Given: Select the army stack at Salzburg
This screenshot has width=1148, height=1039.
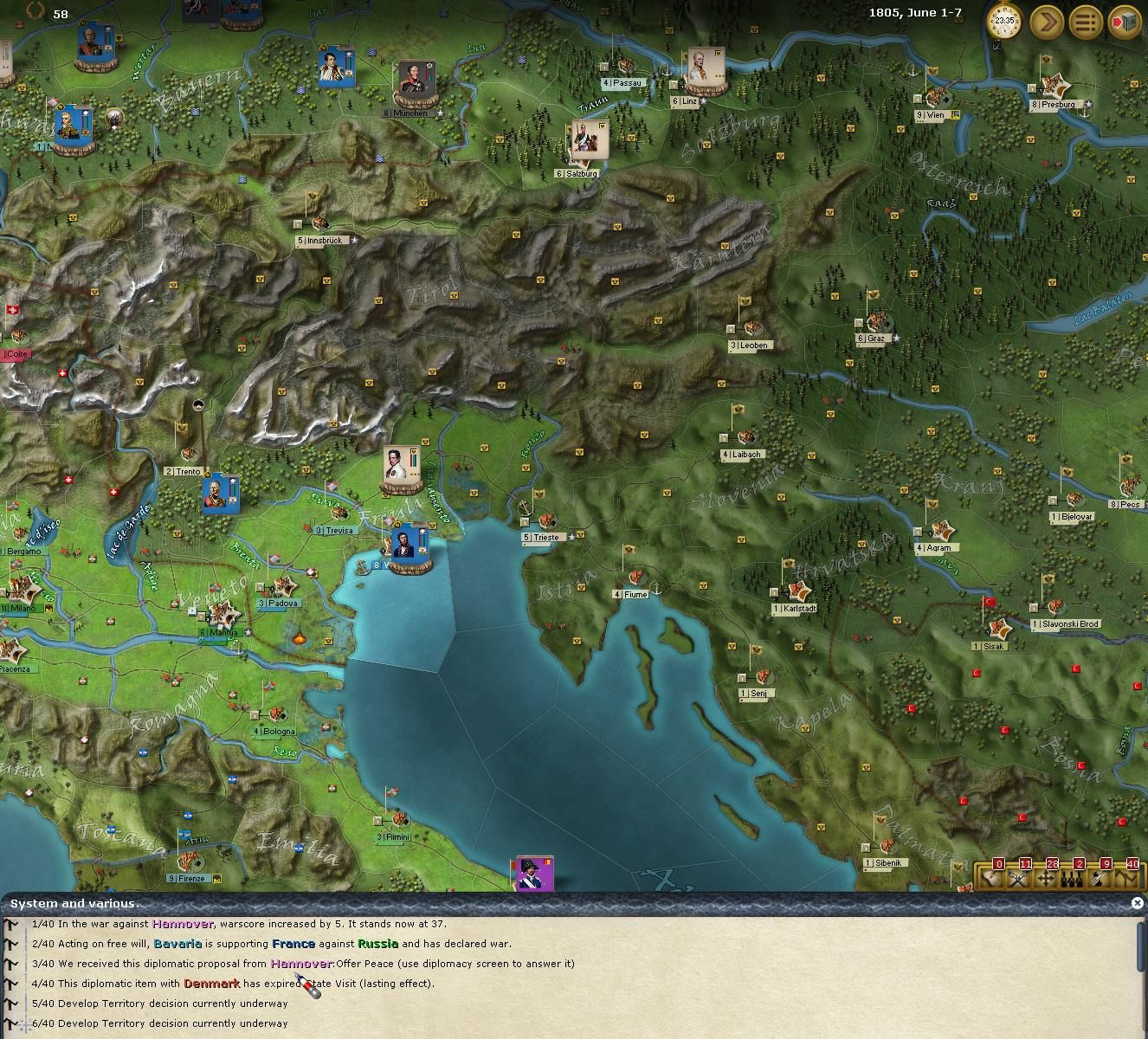Looking at the screenshot, I should point(590,140).
